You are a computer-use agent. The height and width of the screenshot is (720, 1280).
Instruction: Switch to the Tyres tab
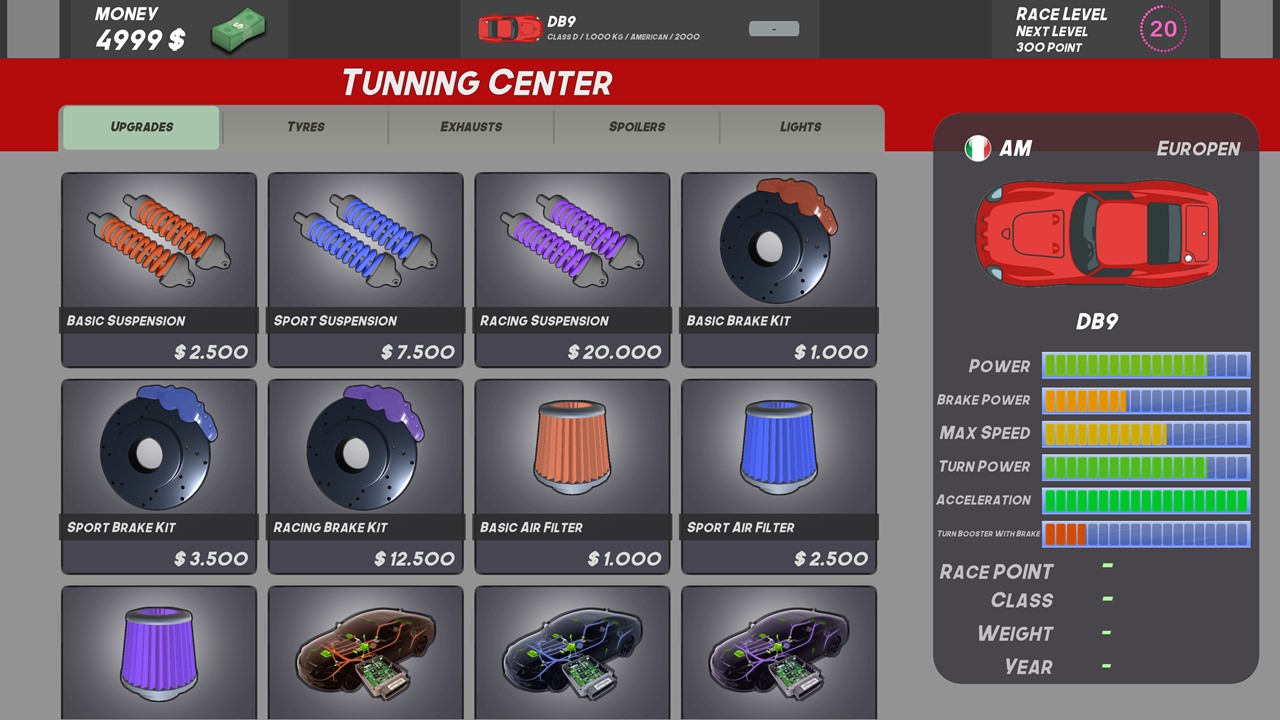(x=305, y=127)
